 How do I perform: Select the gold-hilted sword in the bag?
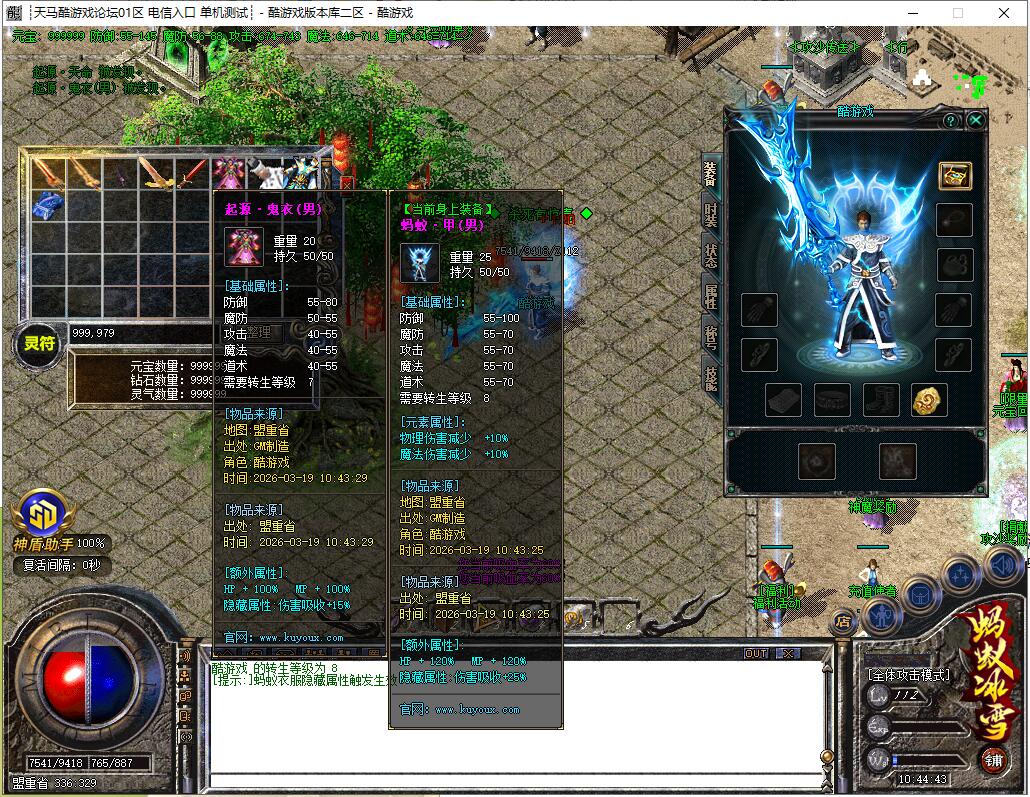click(x=155, y=174)
